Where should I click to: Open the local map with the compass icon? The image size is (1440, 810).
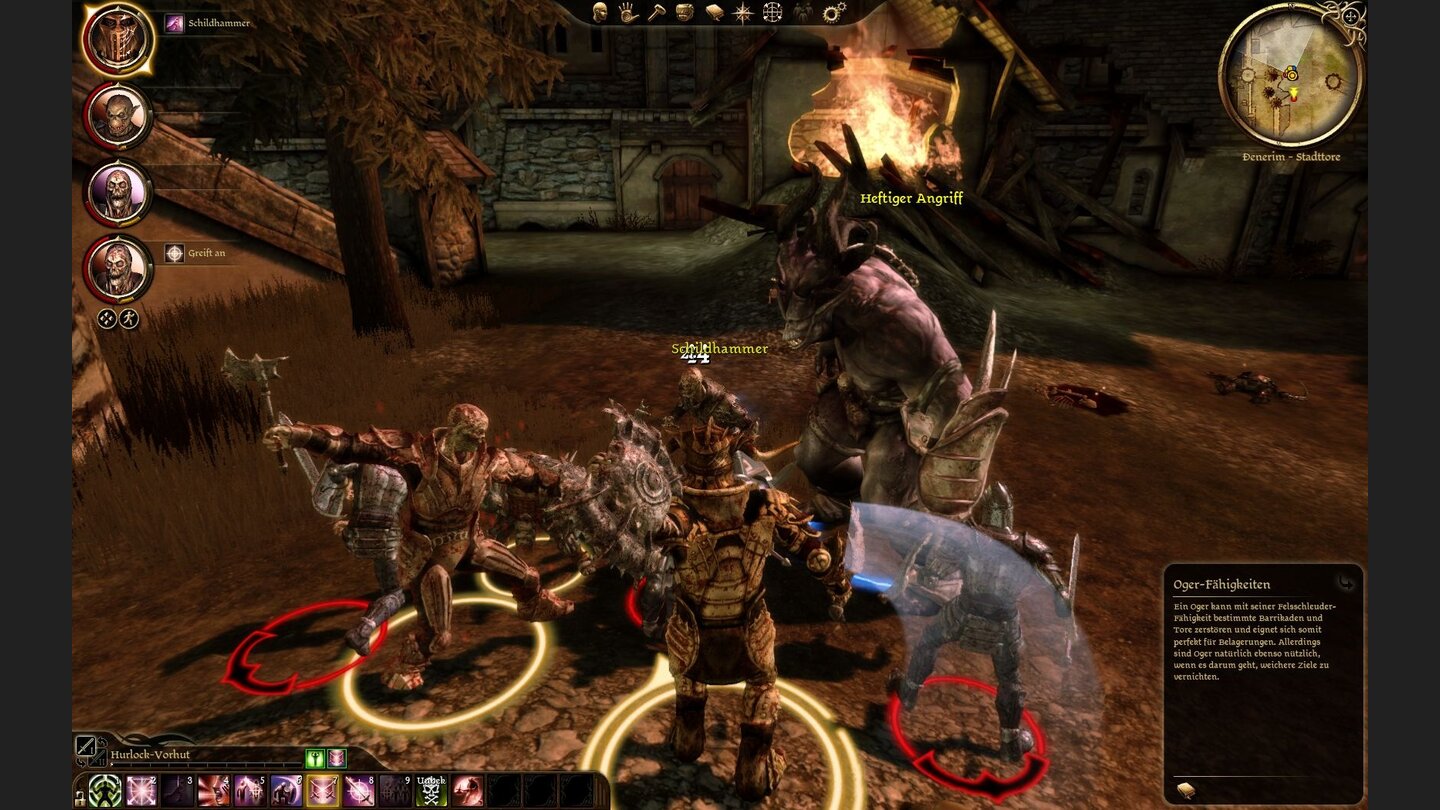point(743,13)
